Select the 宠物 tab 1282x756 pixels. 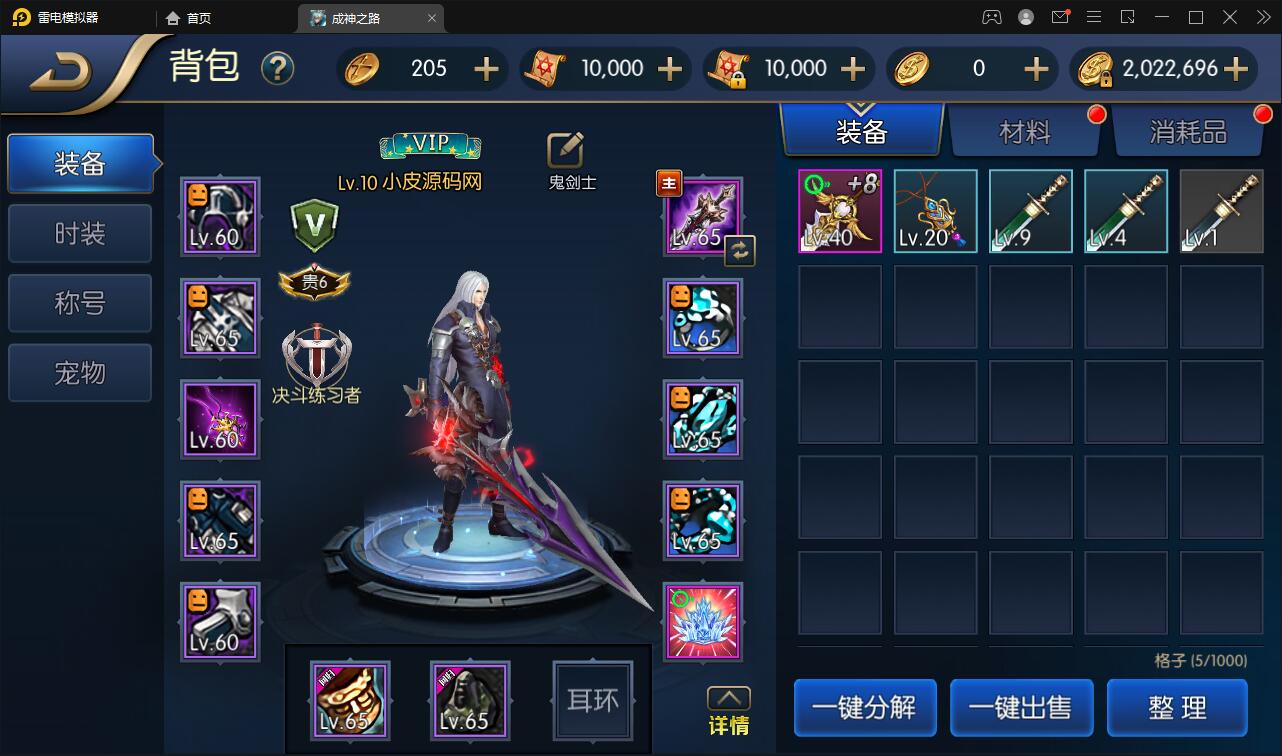pyautogui.click(x=80, y=373)
